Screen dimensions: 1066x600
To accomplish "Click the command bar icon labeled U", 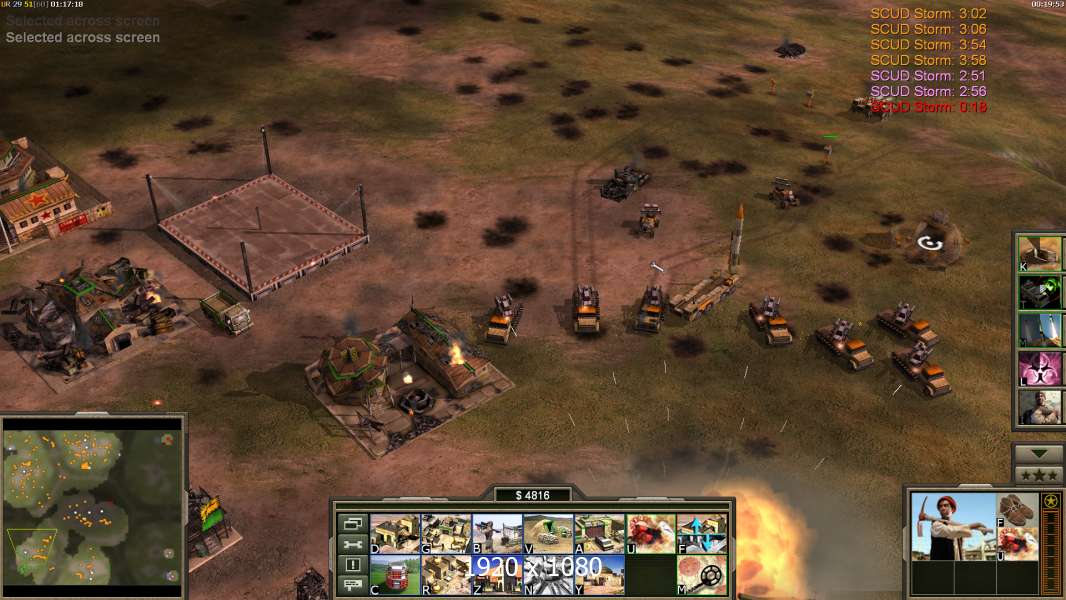I will tap(650, 534).
